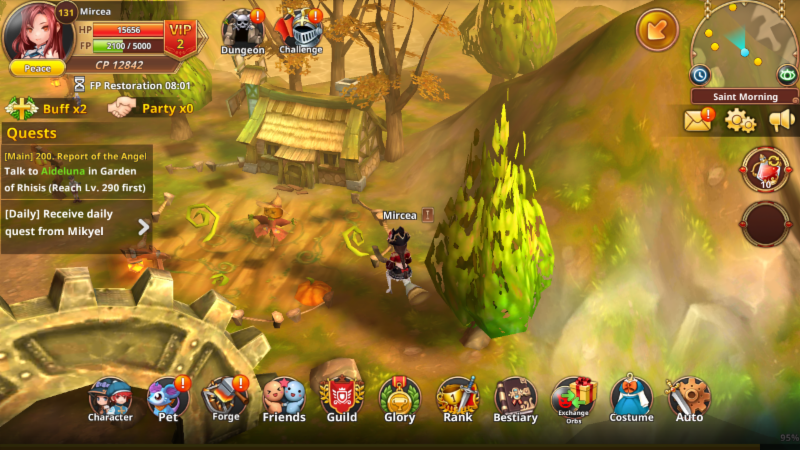Enter the Dungeon menu
This screenshot has height=450, width=800.
pos(242,31)
